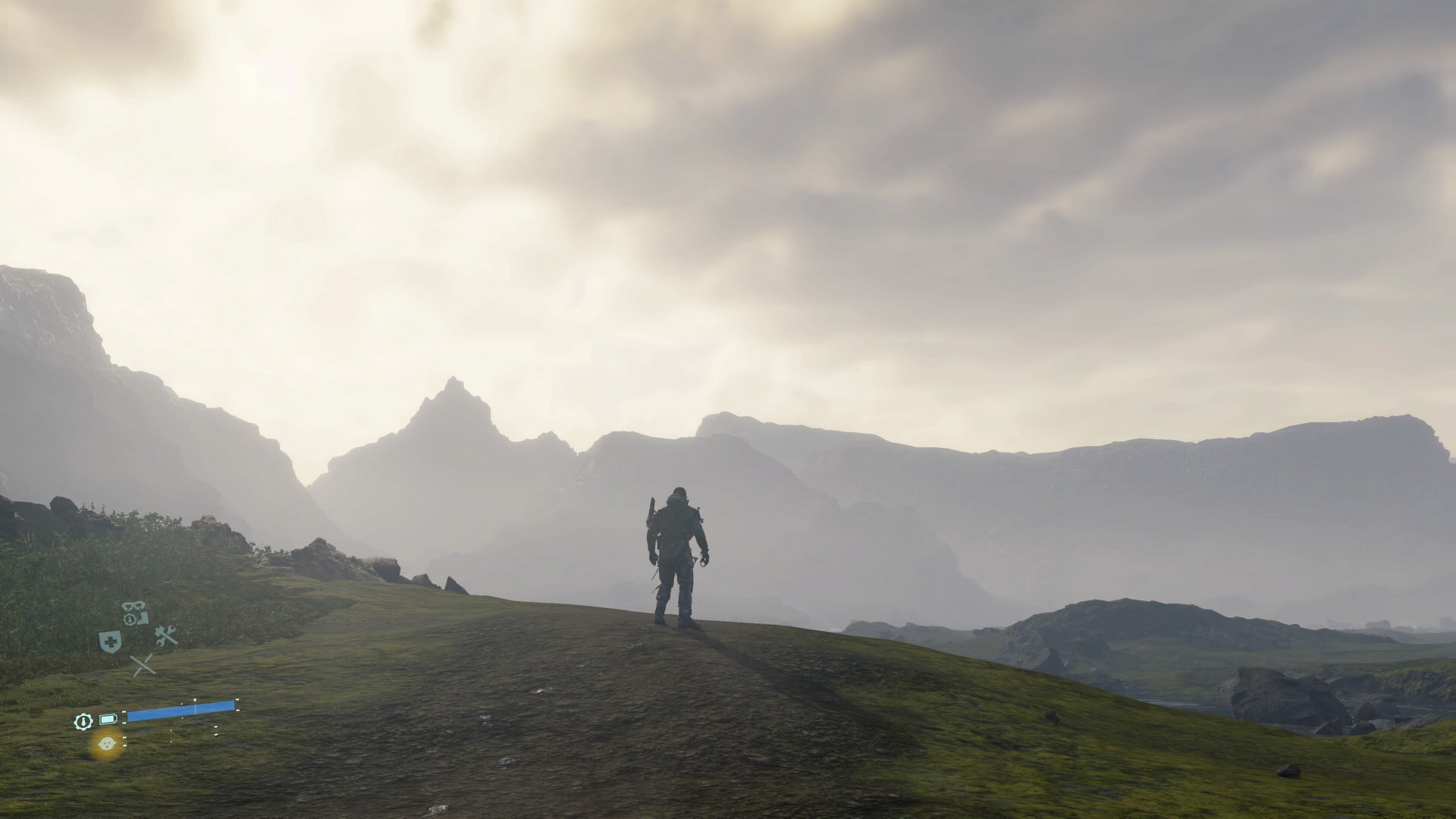Open the hammer and wrench tools icon
The height and width of the screenshot is (819, 1456).
pyautogui.click(x=165, y=635)
